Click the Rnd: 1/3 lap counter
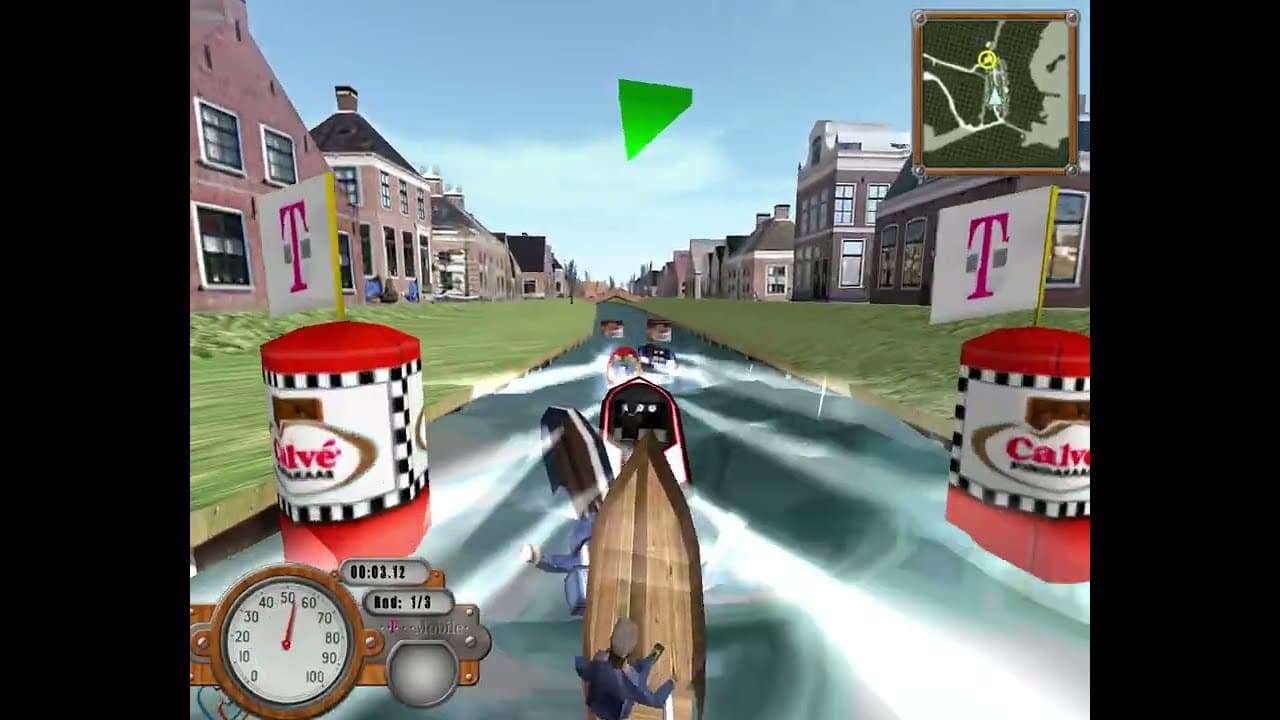Viewport: 1280px width, 720px height. [x=405, y=603]
